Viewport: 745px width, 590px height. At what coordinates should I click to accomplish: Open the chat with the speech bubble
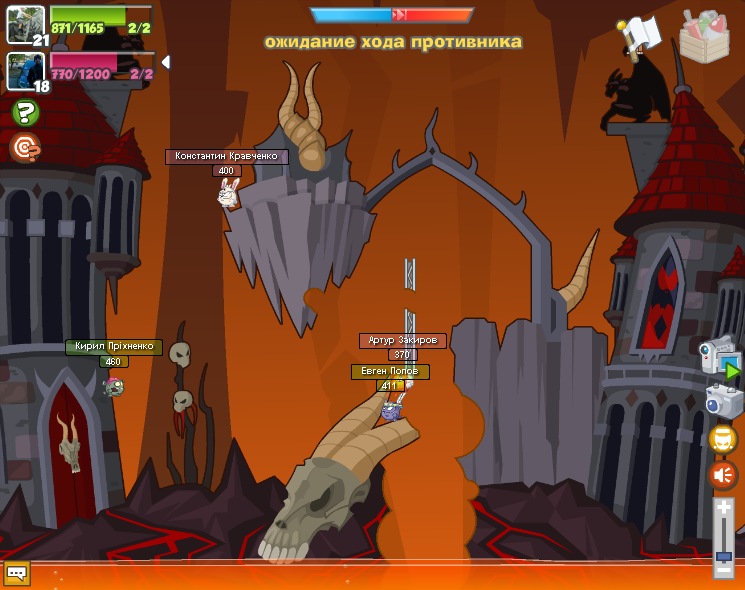(x=17, y=573)
